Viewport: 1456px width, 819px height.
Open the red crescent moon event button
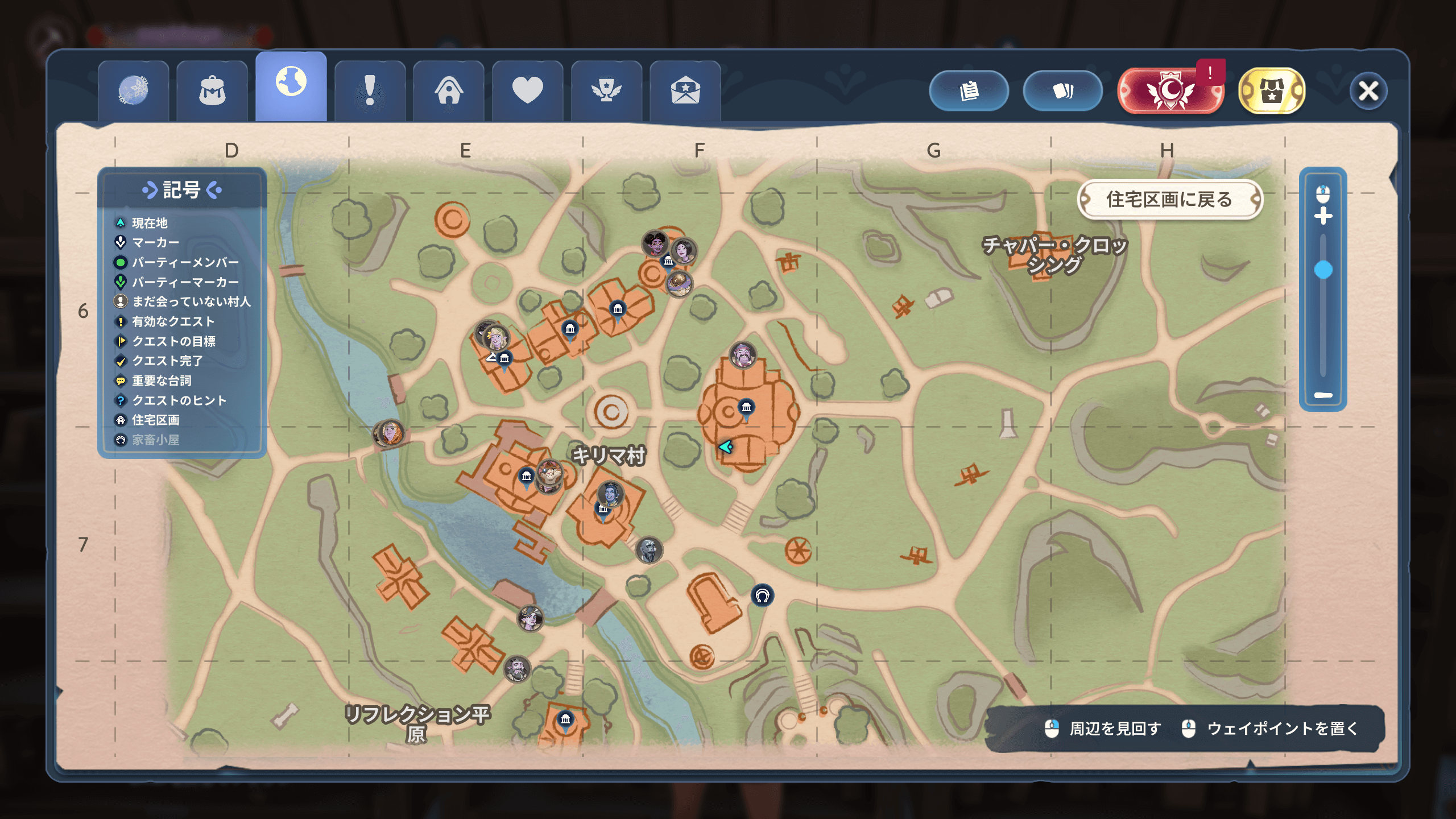pyautogui.click(x=1170, y=91)
